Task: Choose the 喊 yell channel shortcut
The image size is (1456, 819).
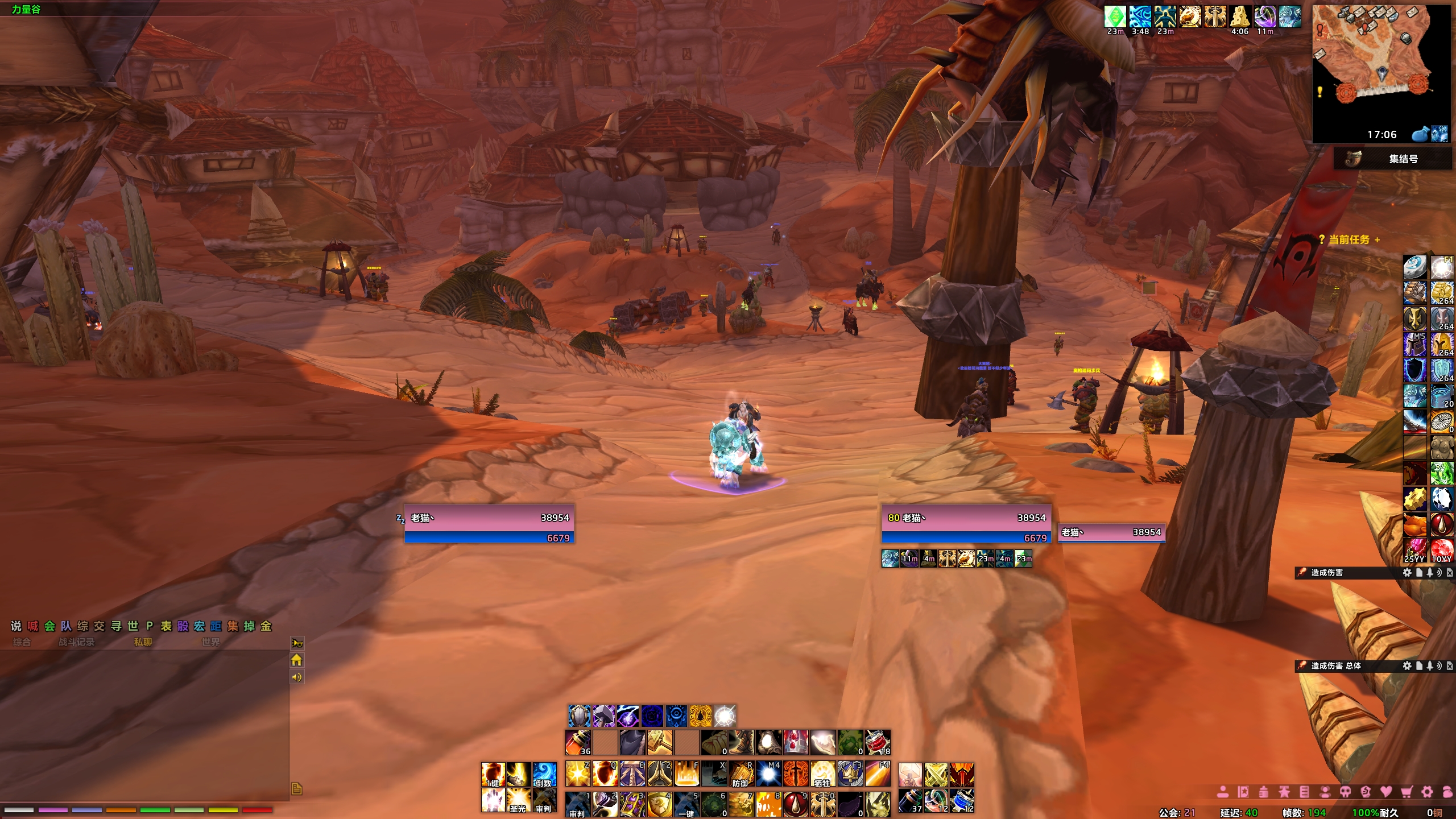Action: click(33, 626)
